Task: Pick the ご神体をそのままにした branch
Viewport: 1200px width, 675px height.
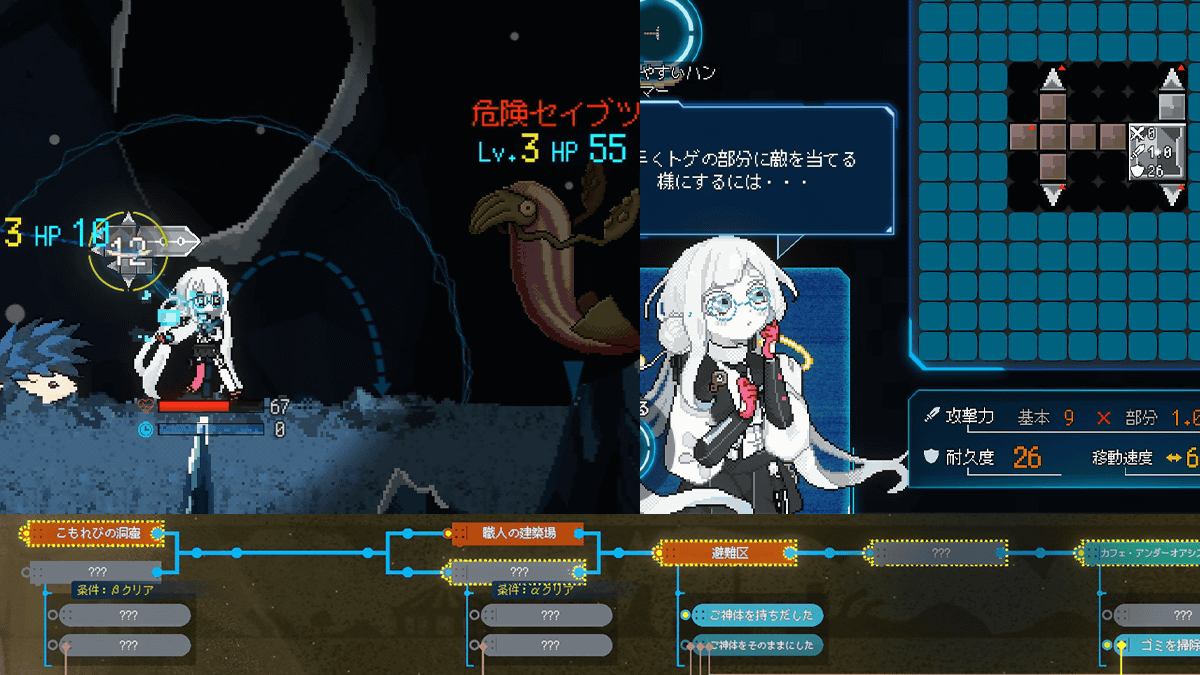Action: [x=758, y=646]
